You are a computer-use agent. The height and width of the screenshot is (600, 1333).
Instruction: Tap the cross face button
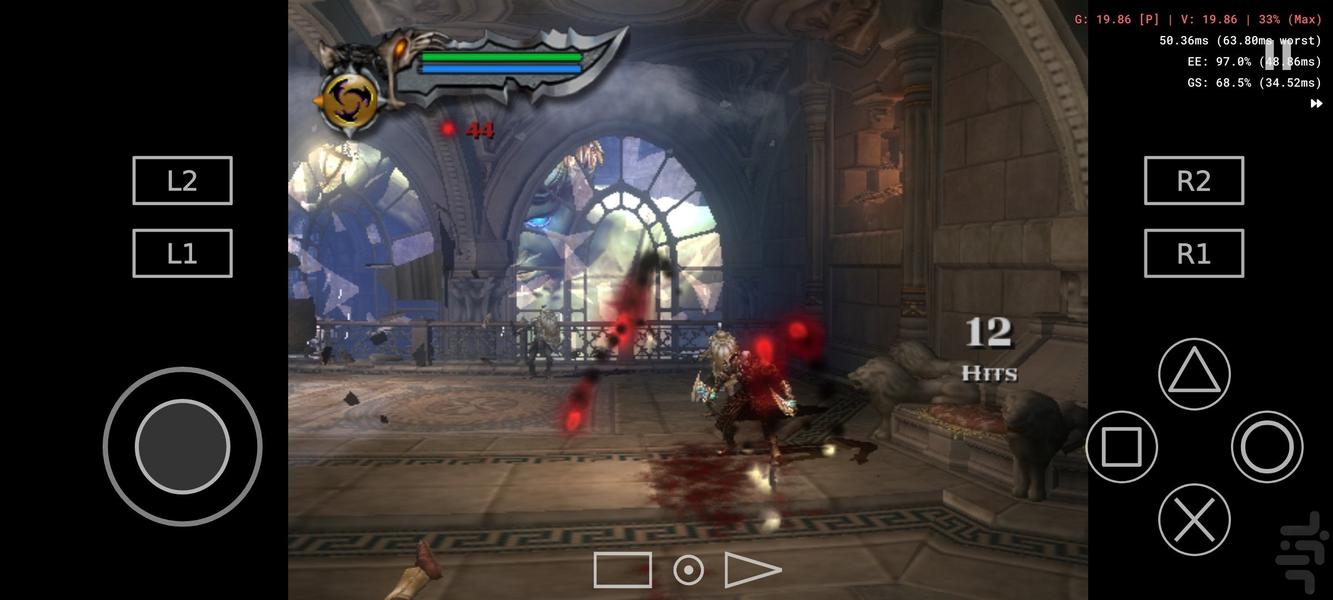pos(1194,520)
